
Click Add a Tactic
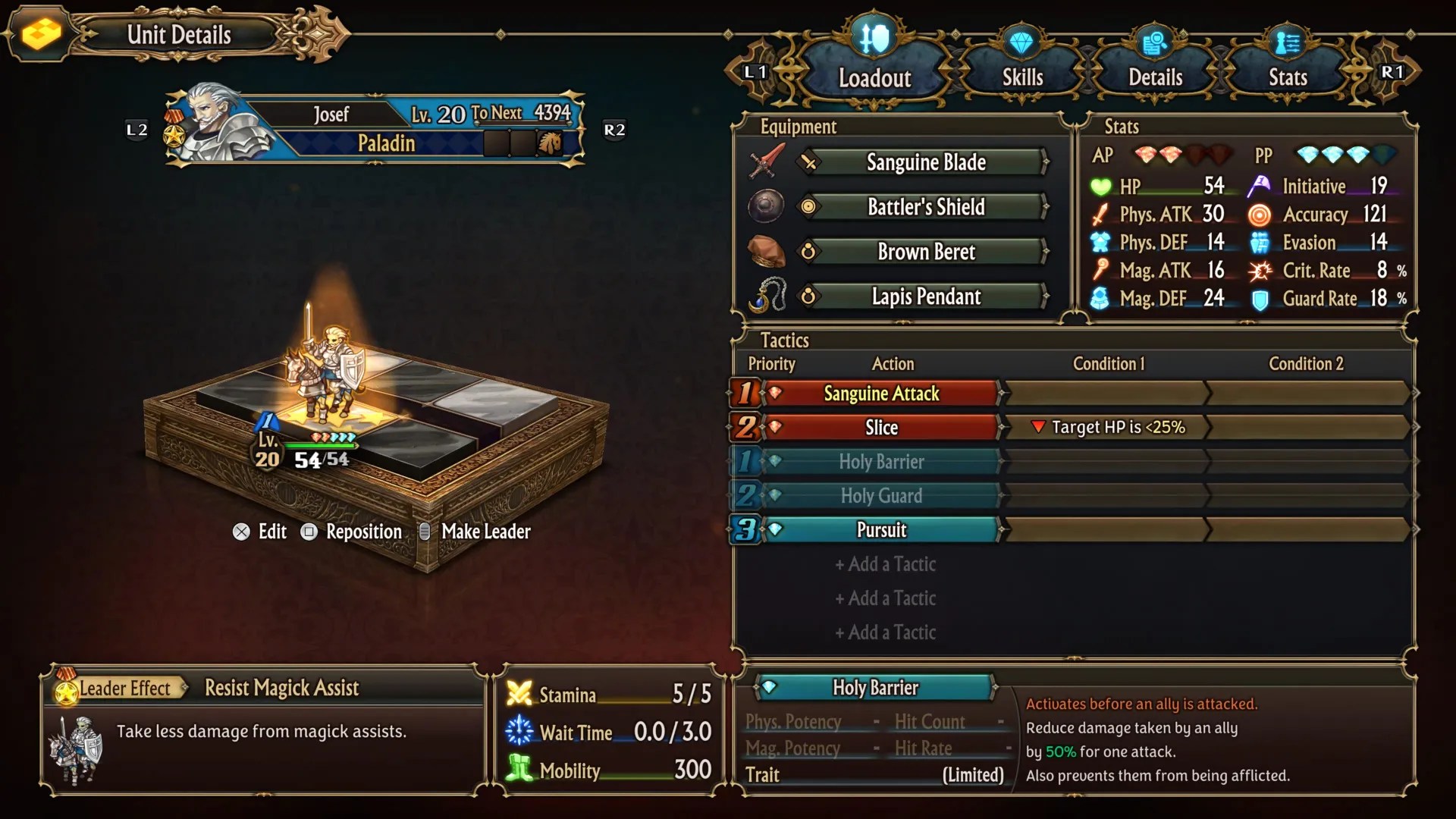click(885, 564)
